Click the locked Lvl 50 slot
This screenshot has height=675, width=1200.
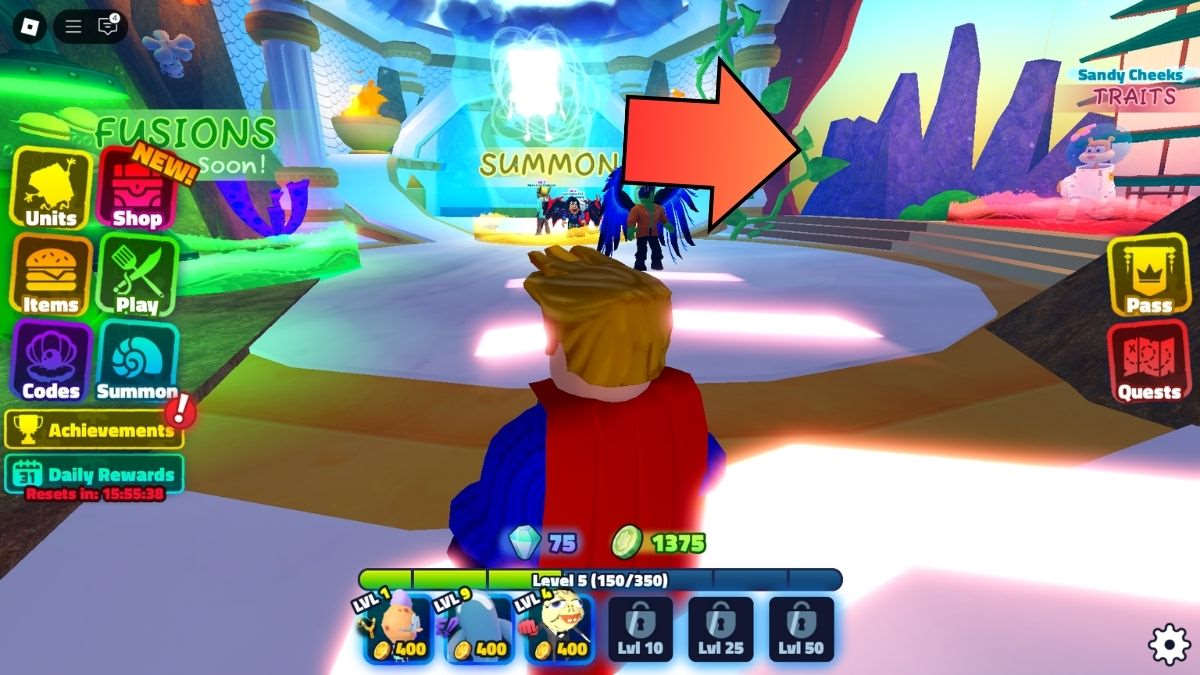tap(801, 630)
